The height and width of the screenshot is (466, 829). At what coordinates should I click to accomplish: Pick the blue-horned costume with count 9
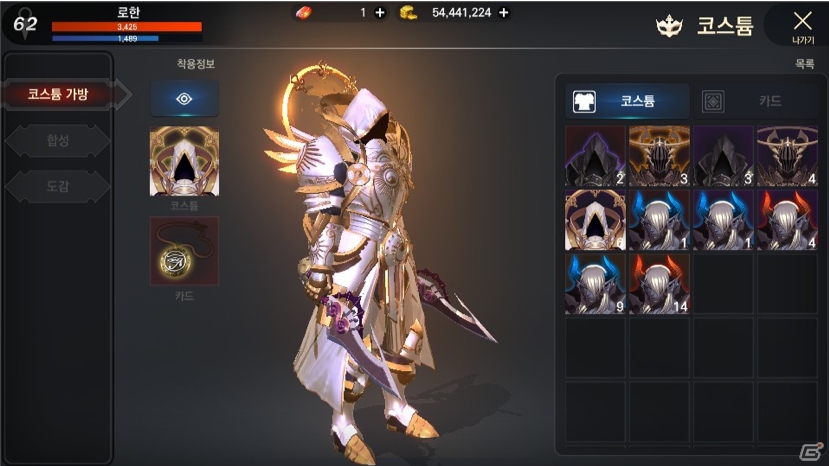coord(595,284)
